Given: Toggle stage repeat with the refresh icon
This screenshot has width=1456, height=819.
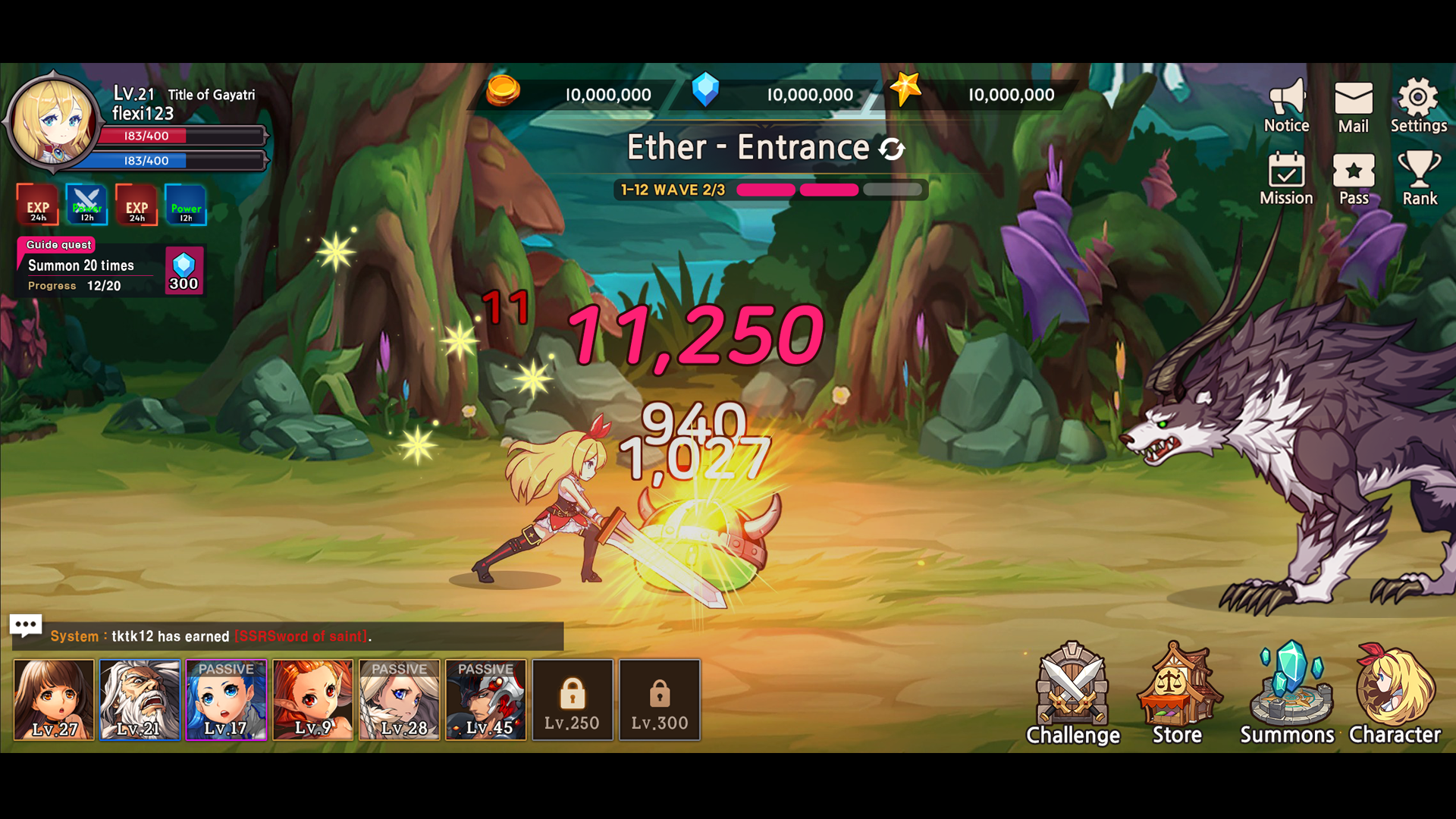Looking at the screenshot, I should pyautogui.click(x=893, y=148).
